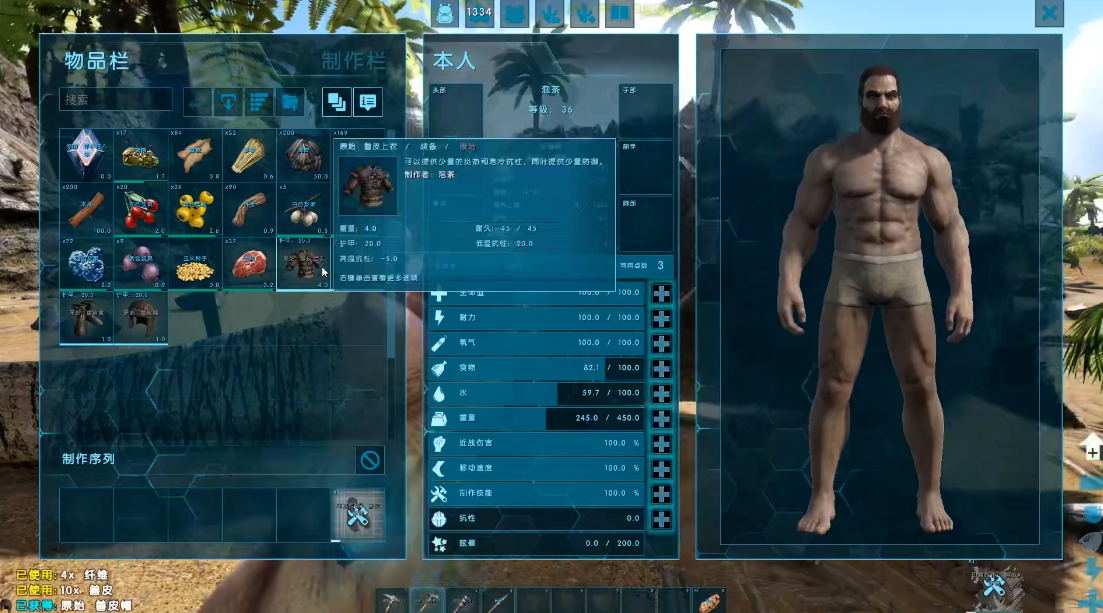Click the 搜索 inventory search field
Viewport: 1103px width, 613px height.
click(116, 100)
